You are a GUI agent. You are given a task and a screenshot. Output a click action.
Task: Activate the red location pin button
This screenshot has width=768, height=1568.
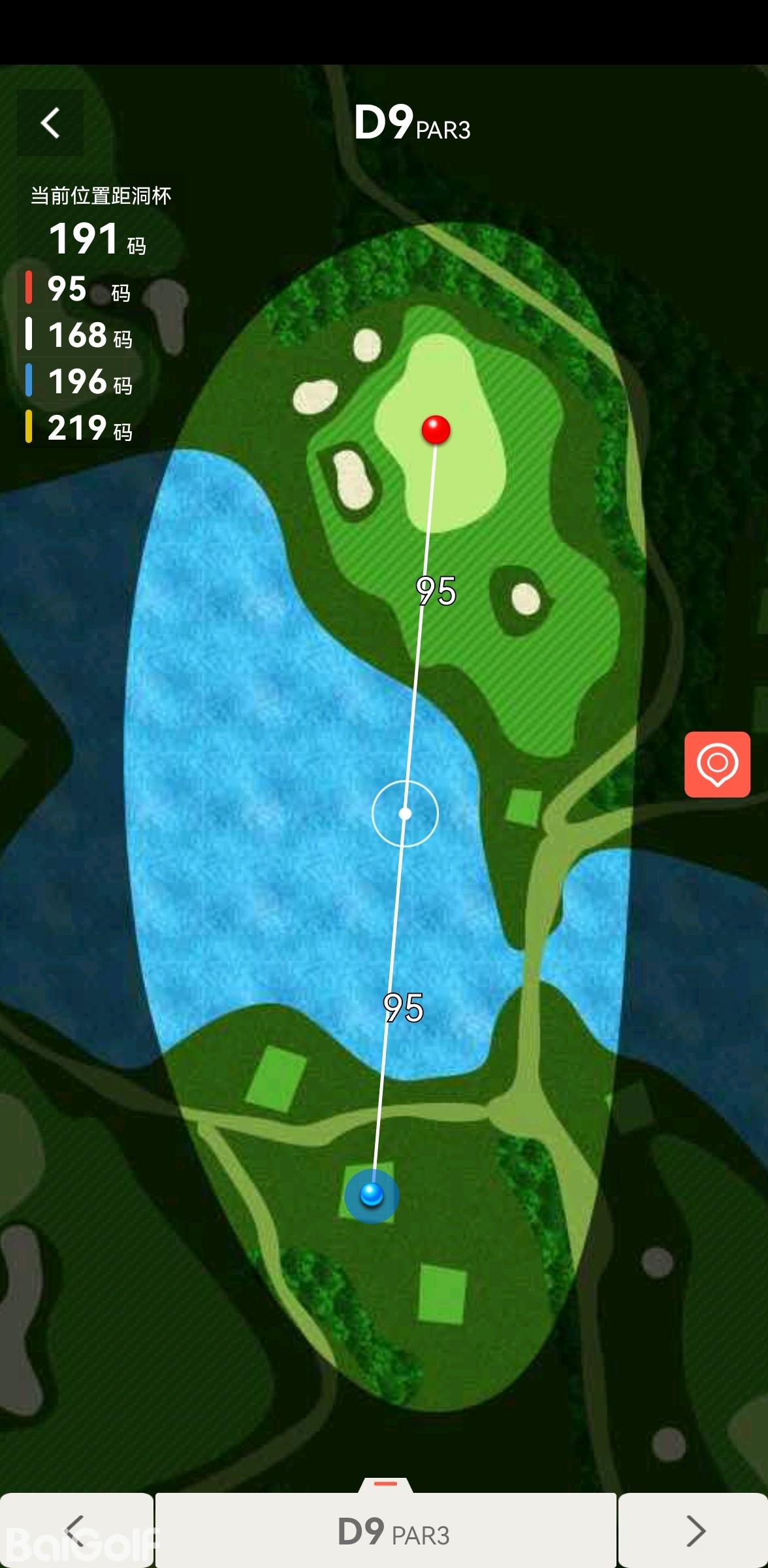(x=717, y=764)
